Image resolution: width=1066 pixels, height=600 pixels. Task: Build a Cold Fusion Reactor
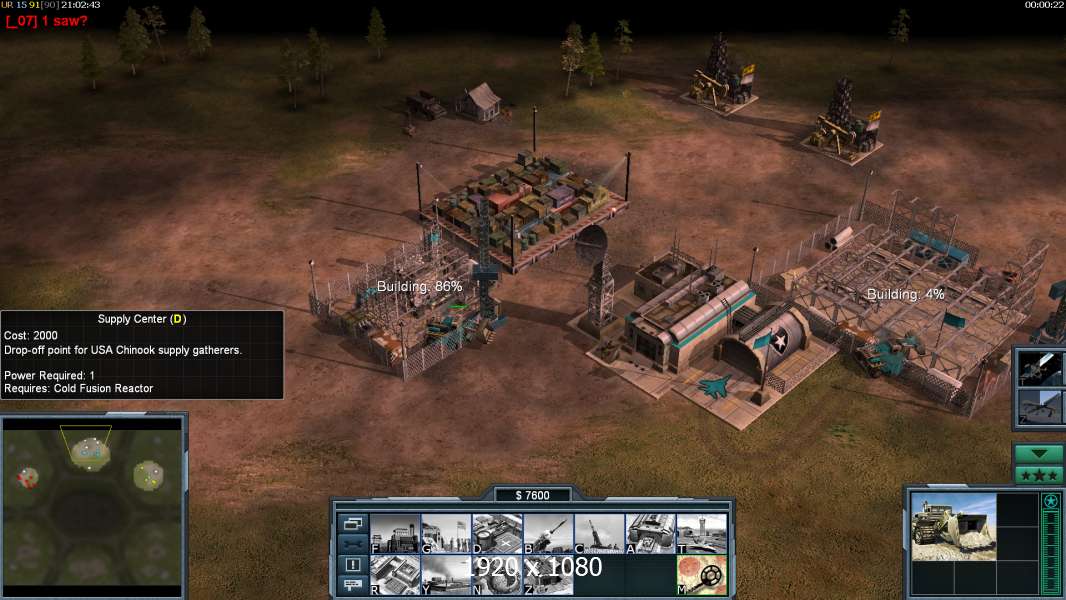(x=394, y=534)
